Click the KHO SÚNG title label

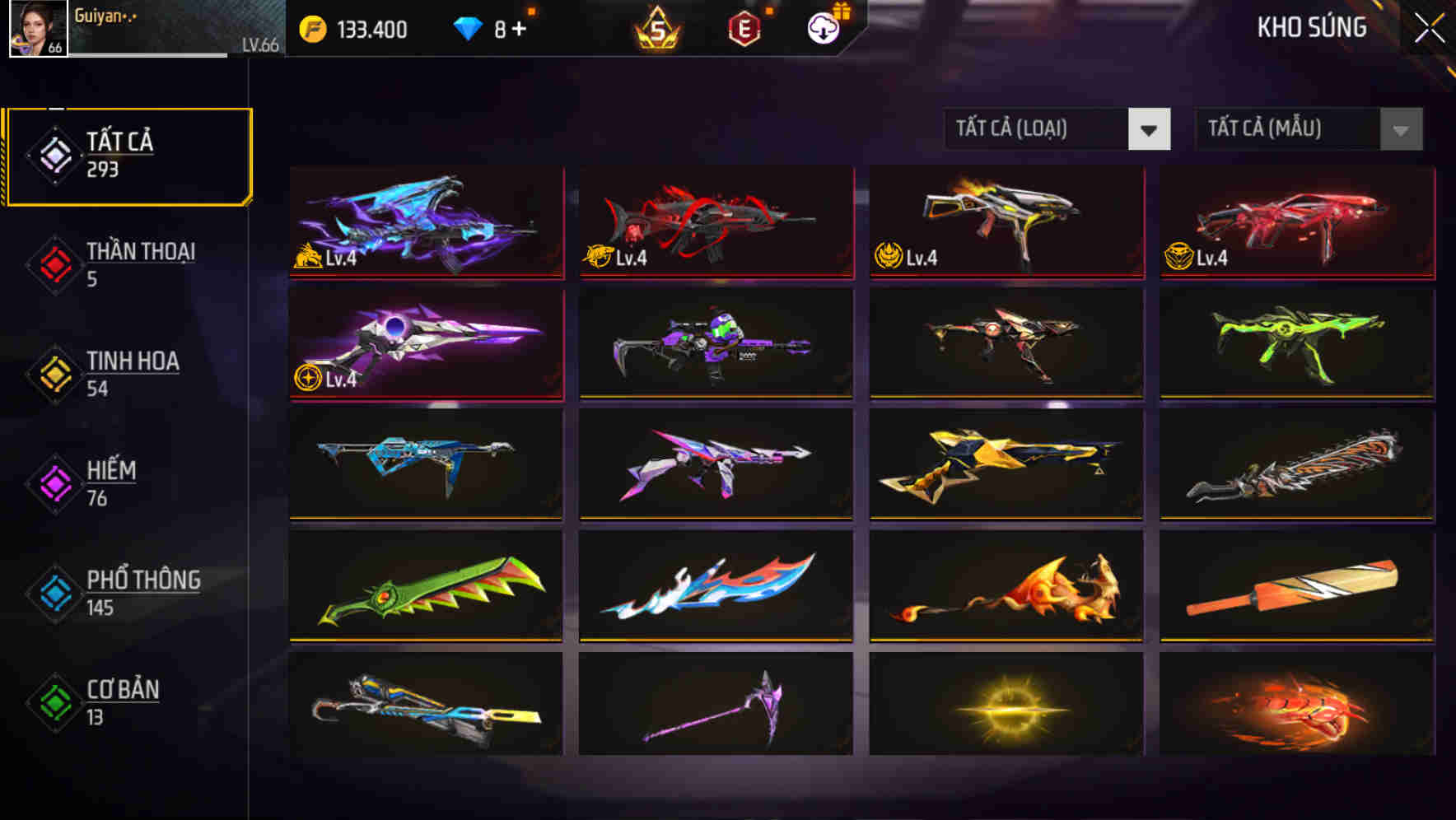click(1312, 27)
